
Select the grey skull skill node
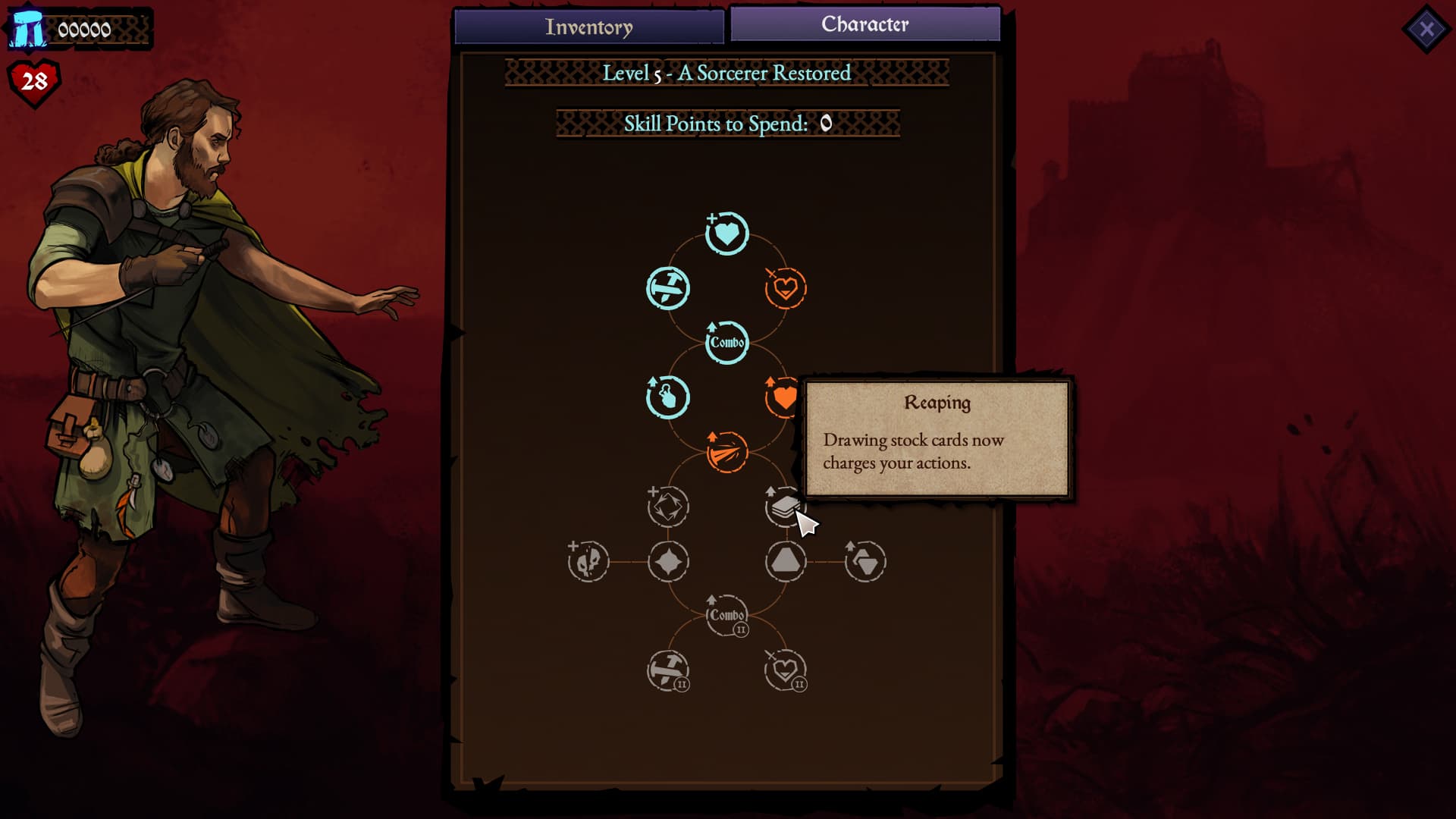coord(588,561)
